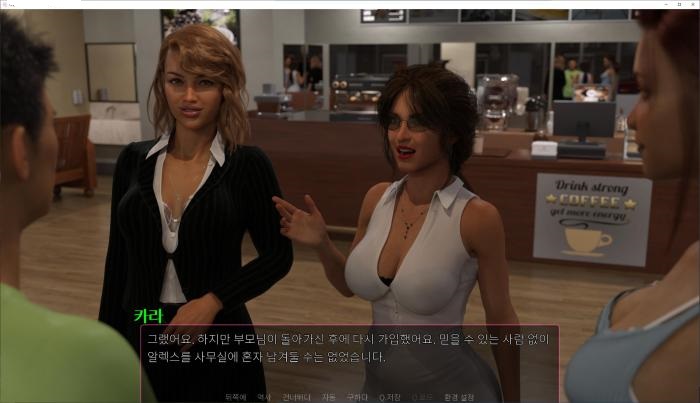Close the game window
The width and height of the screenshot is (700, 403).
coord(690,4)
